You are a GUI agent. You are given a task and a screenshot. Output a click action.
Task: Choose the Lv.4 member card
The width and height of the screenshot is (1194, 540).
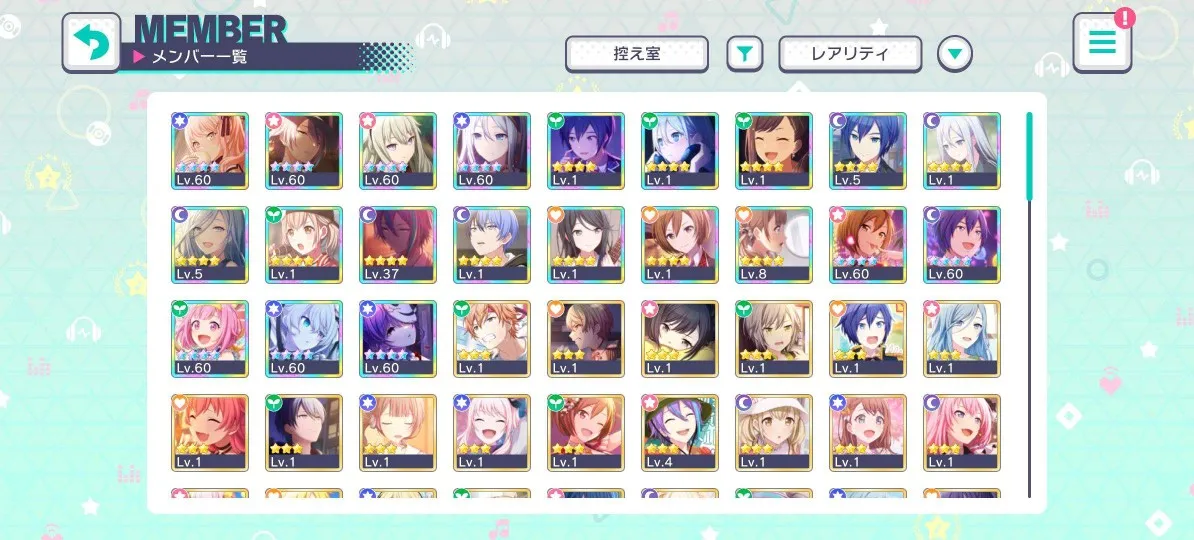680,432
